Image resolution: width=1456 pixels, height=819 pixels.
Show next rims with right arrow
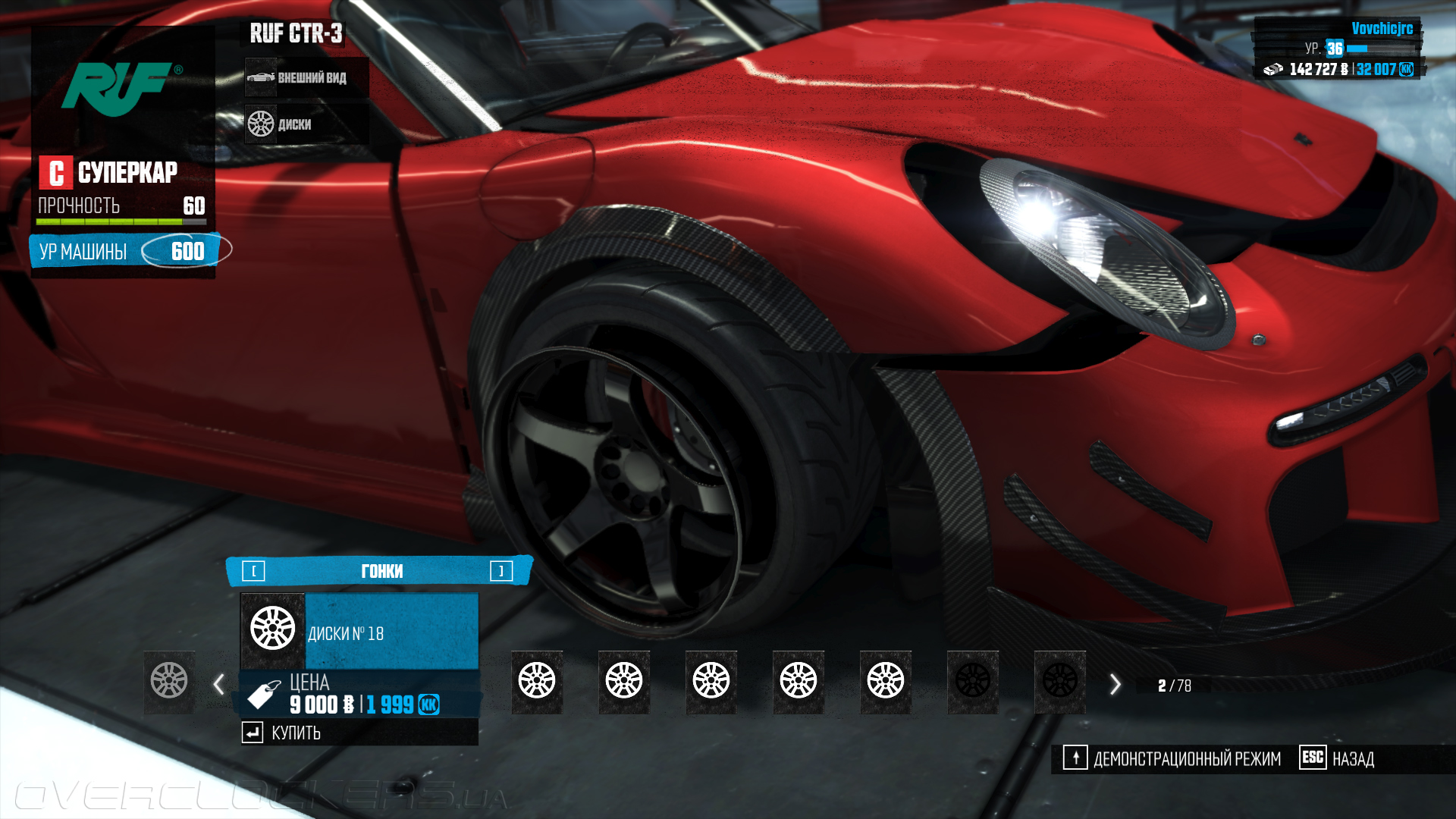(1115, 684)
